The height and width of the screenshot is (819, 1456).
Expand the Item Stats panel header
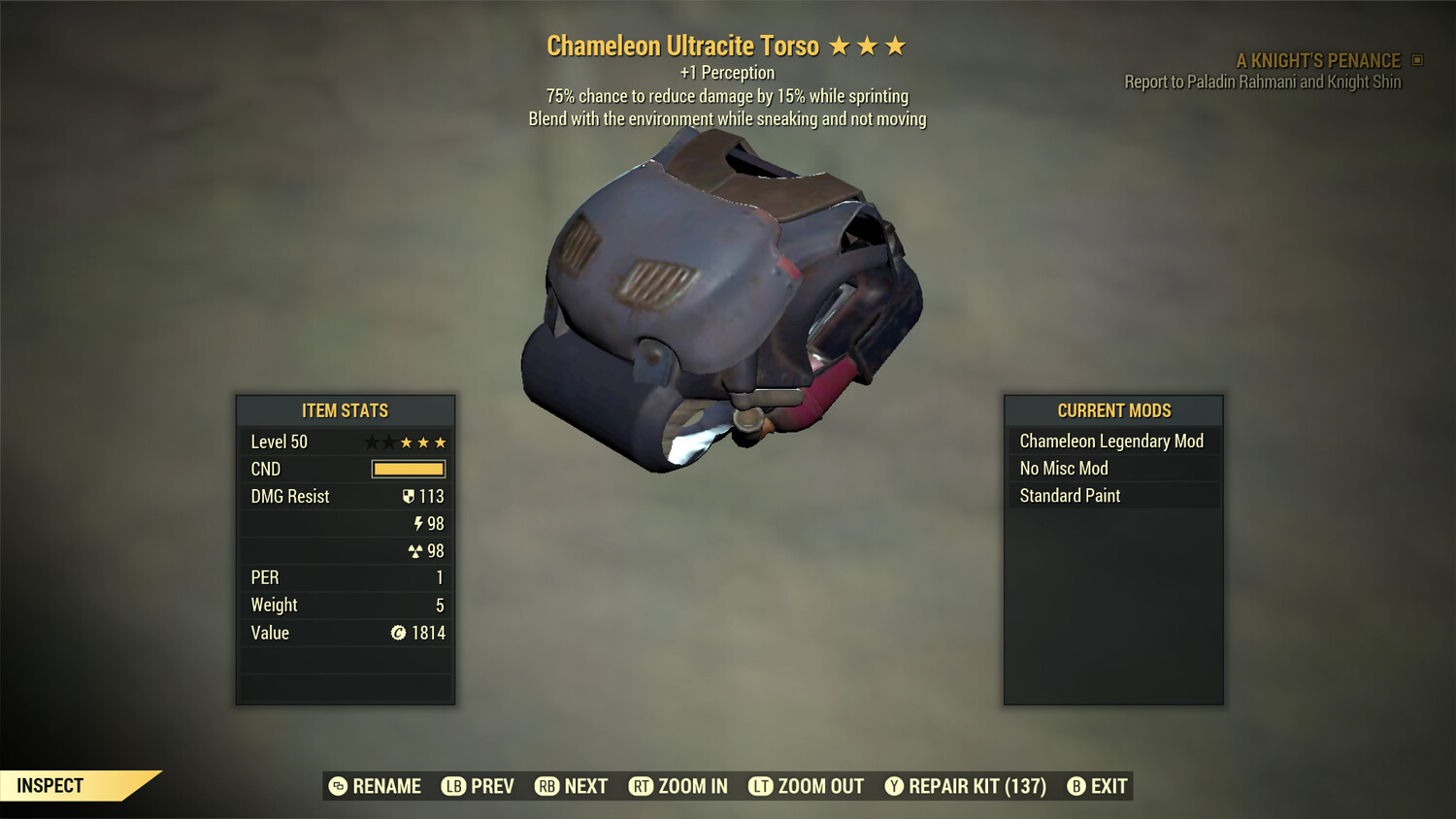tap(346, 410)
